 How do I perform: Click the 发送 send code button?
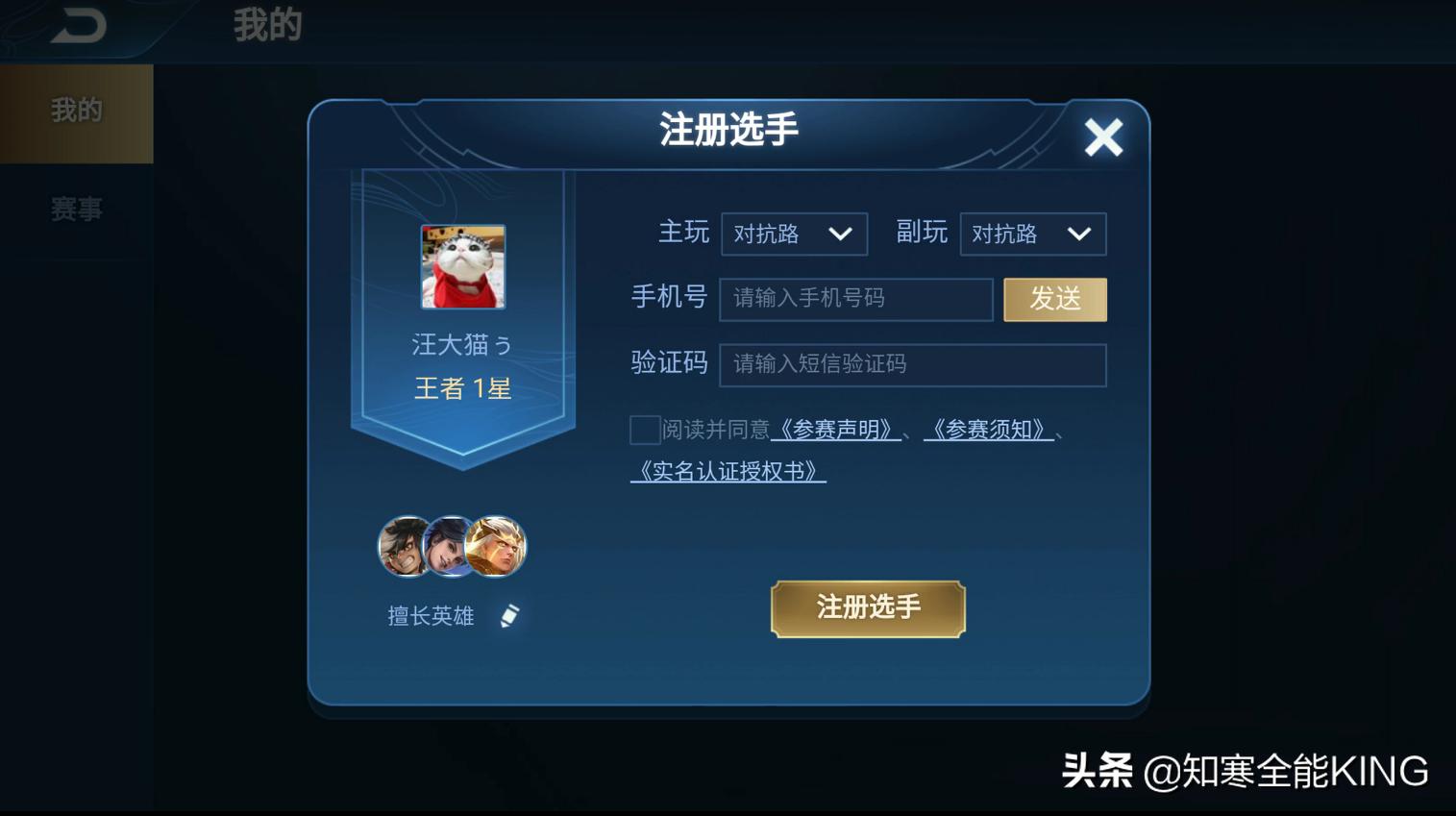(x=1054, y=299)
